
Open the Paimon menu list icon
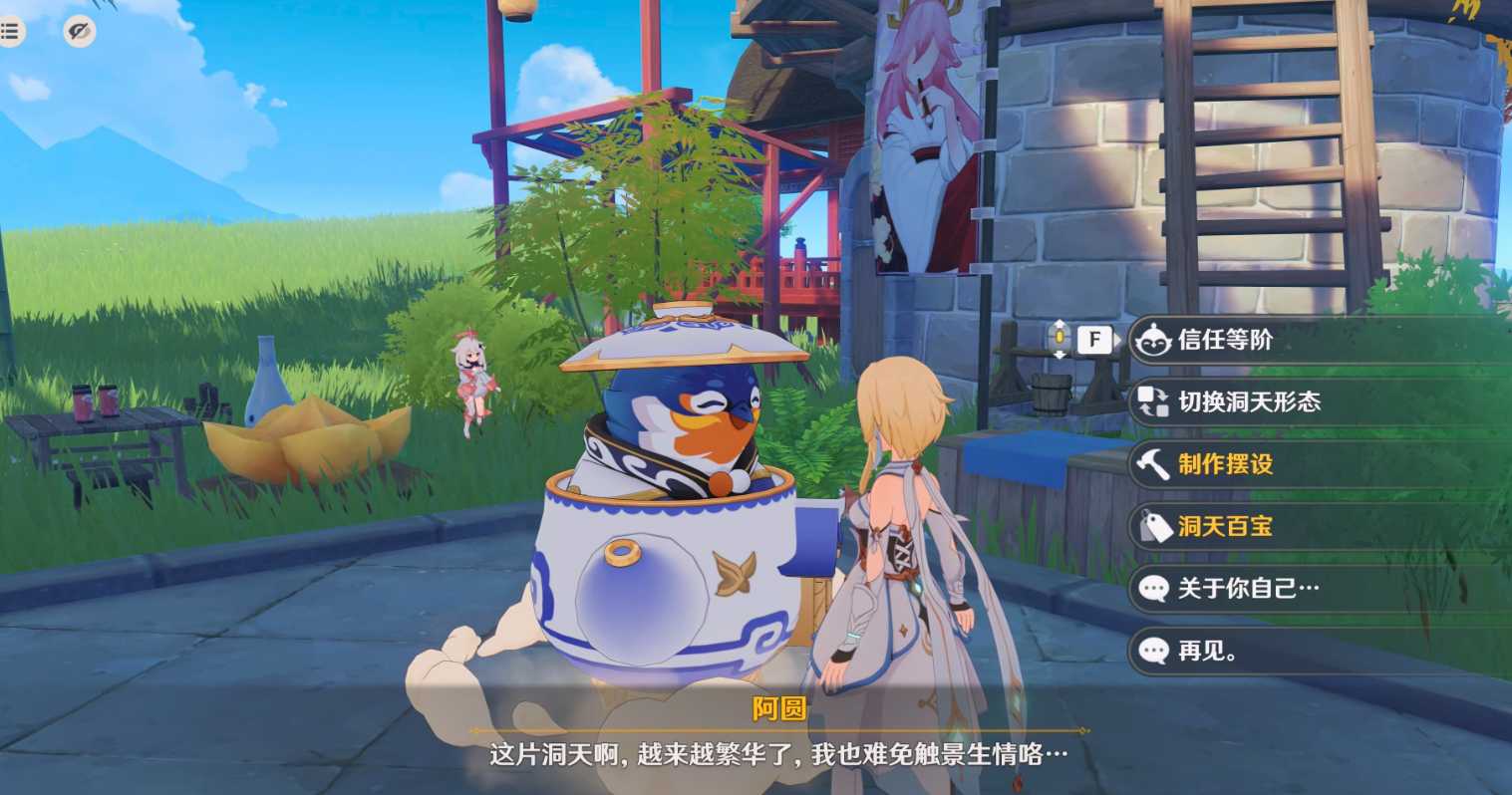[x=11, y=30]
